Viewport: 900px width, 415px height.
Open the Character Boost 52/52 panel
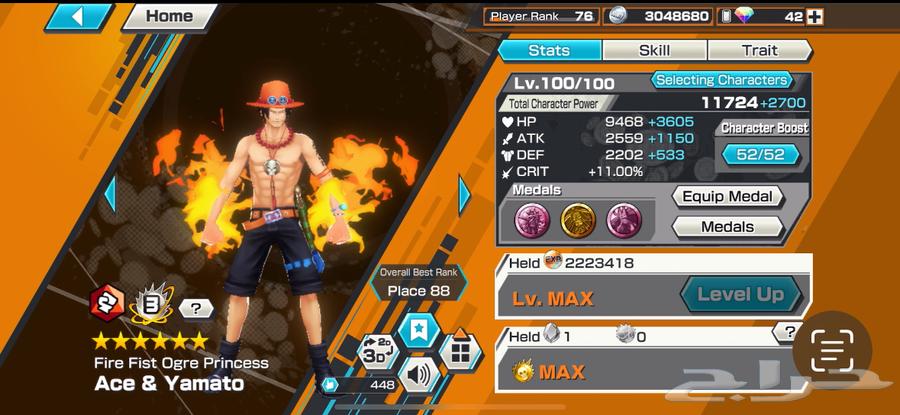(764, 154)
